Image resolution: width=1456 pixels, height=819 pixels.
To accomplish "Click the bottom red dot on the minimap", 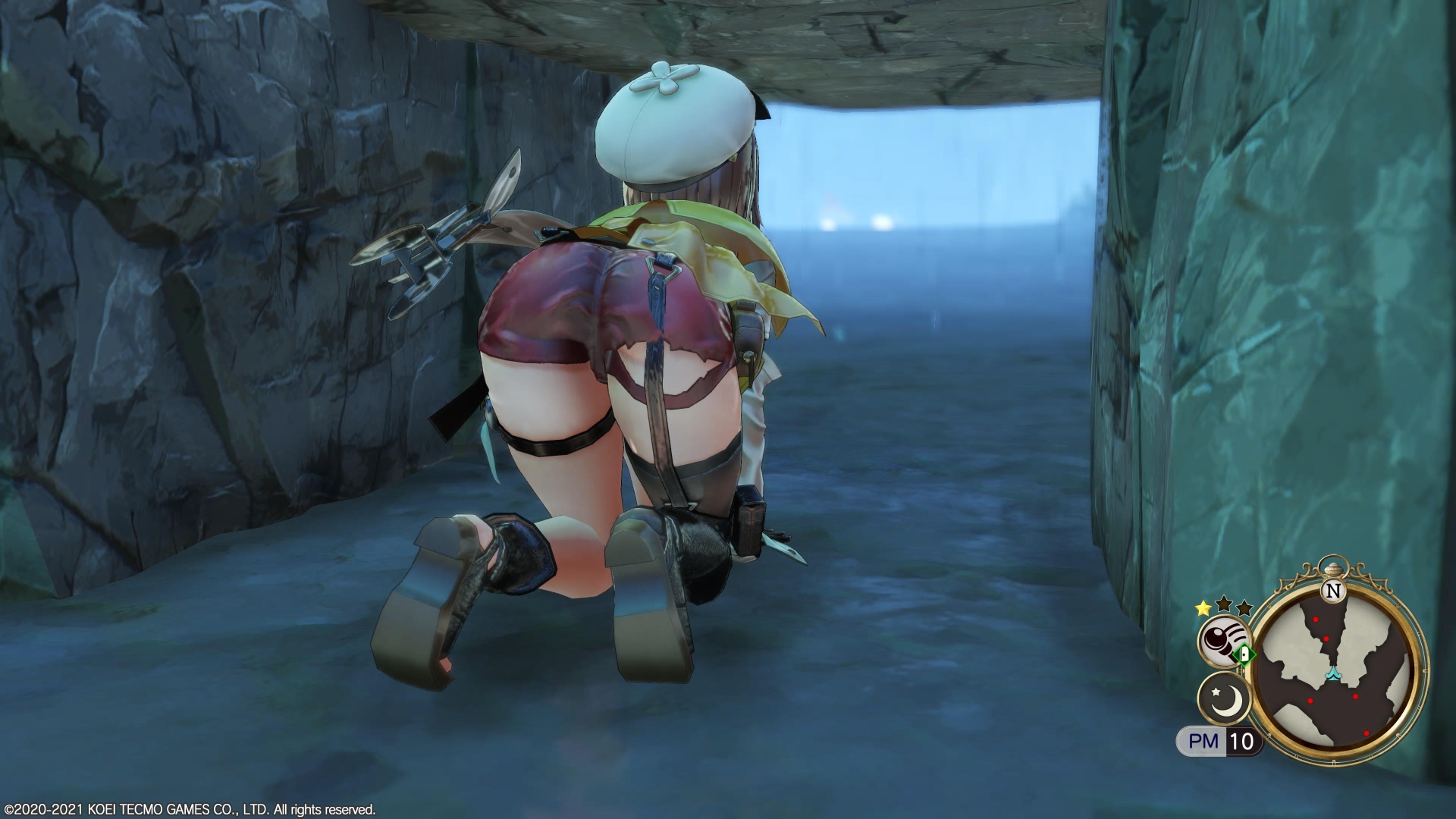I will point(1367,733).
